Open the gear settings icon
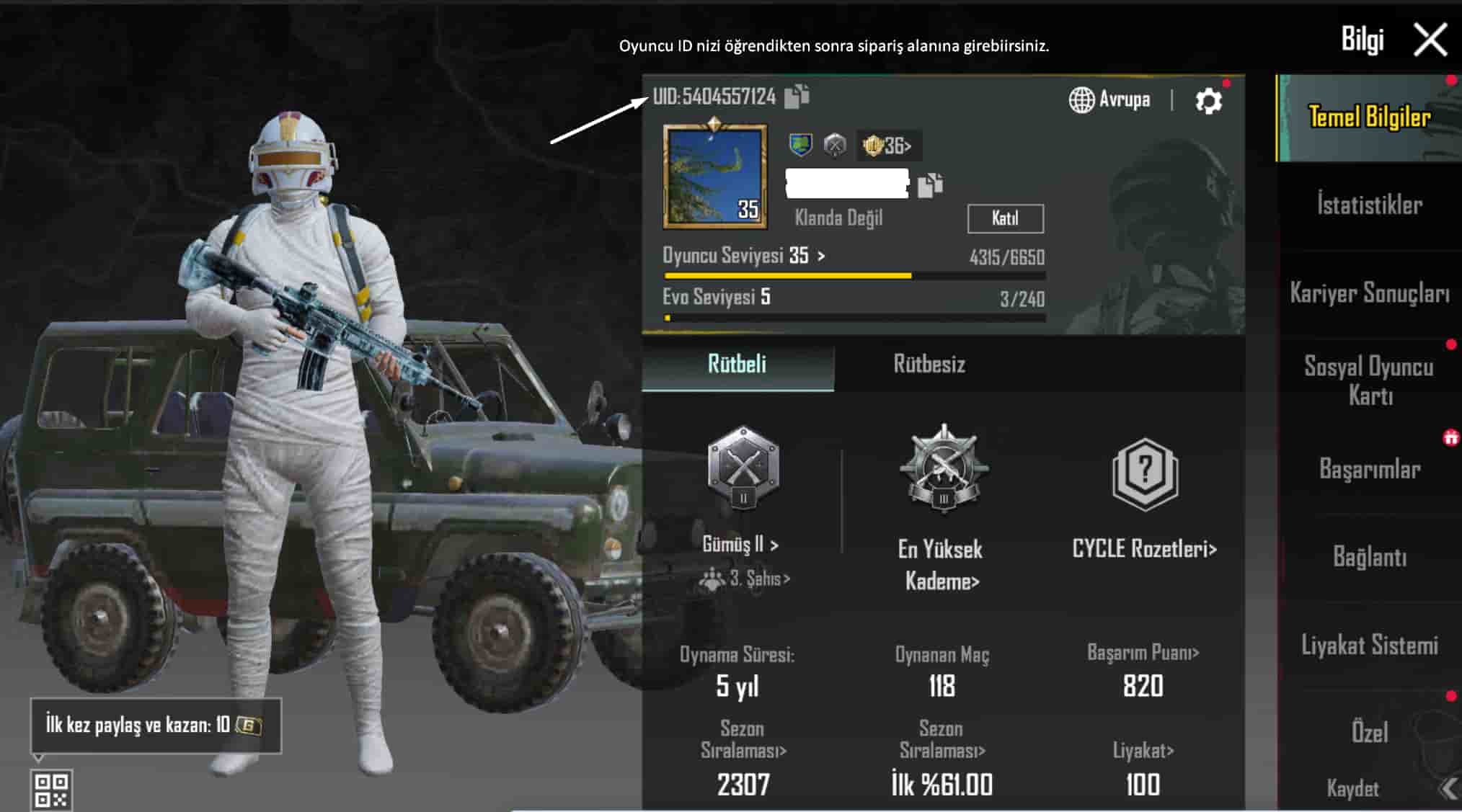This screenshot has height=812, width=1462. click(1208, 101)
